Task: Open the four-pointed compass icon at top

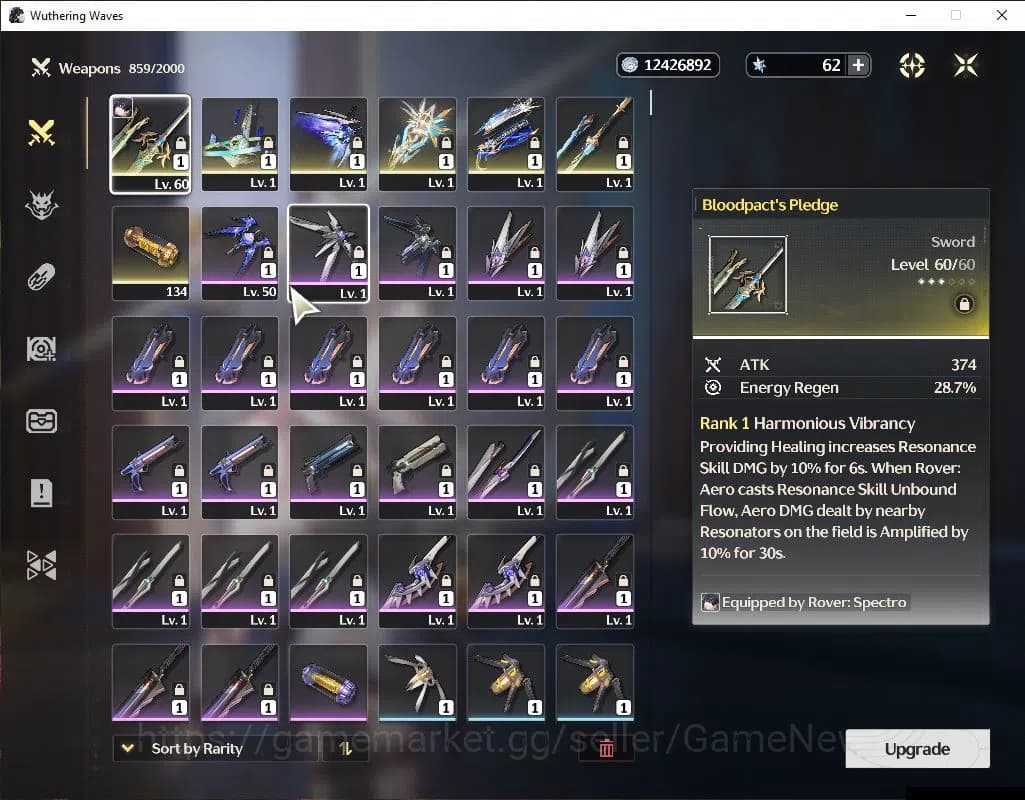Action: pos(912,65)
